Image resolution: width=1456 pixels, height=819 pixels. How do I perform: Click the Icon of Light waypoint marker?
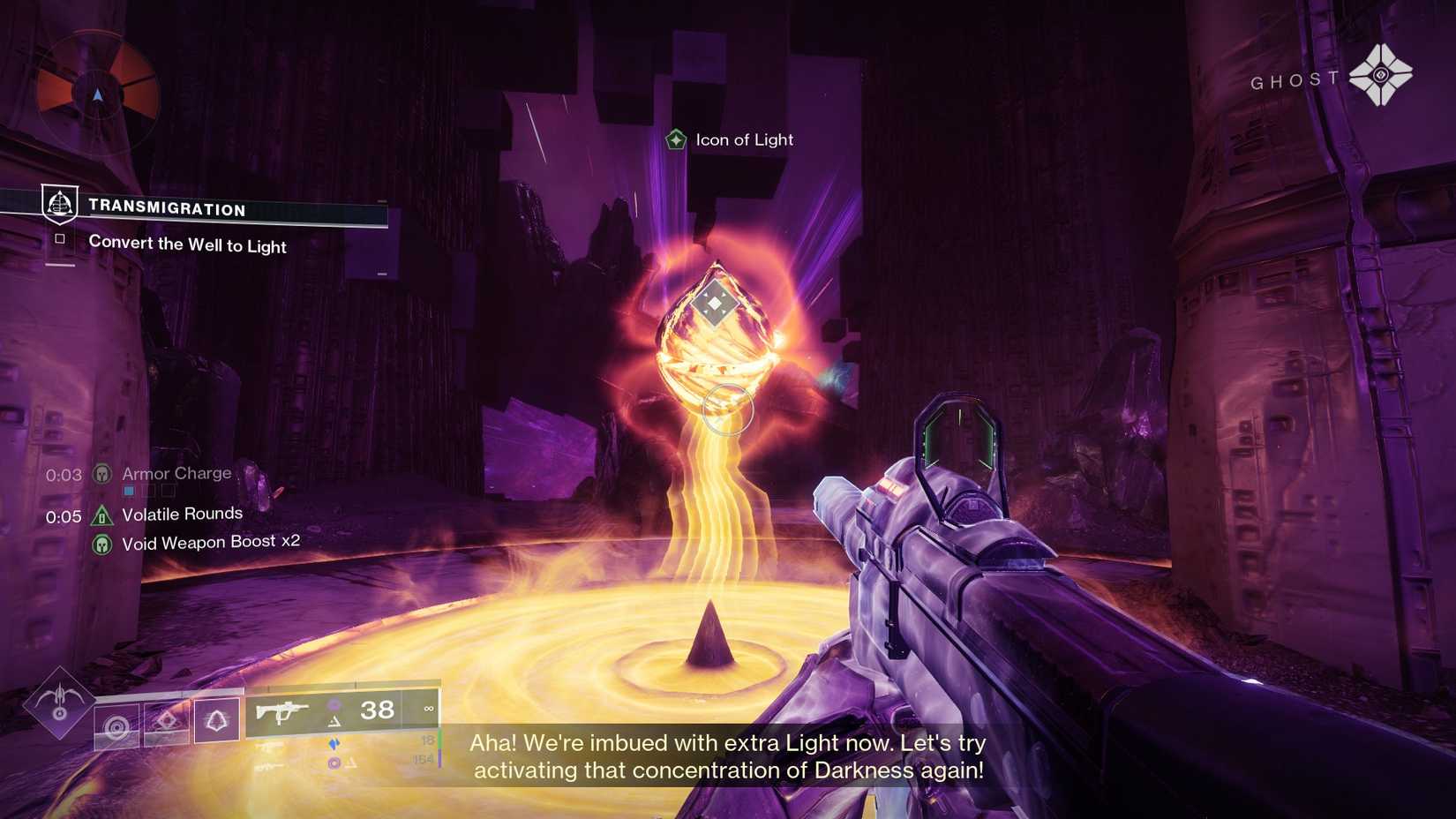pos(675,139)
